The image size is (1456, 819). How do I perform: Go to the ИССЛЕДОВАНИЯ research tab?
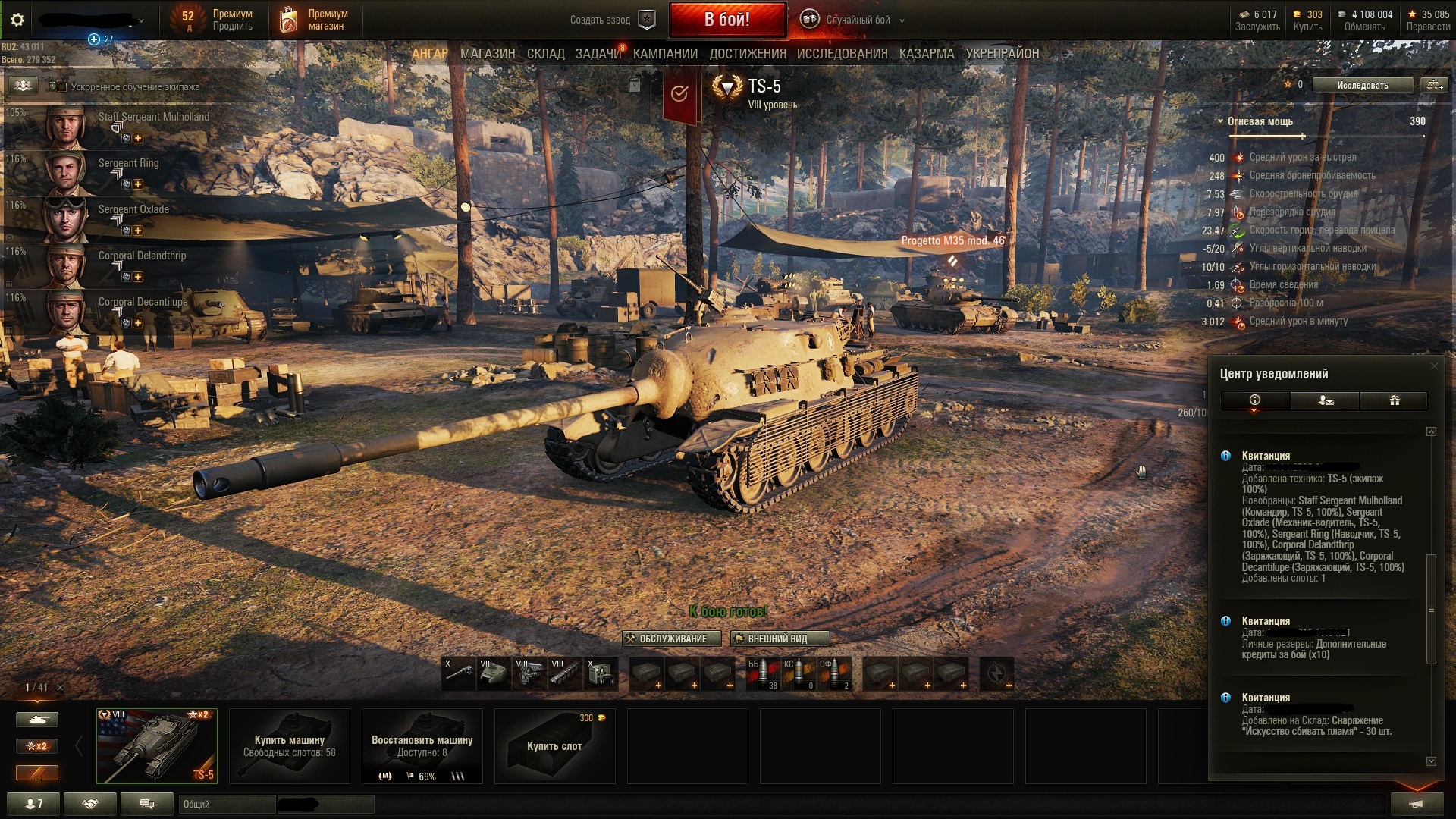[x=842, y=54]
